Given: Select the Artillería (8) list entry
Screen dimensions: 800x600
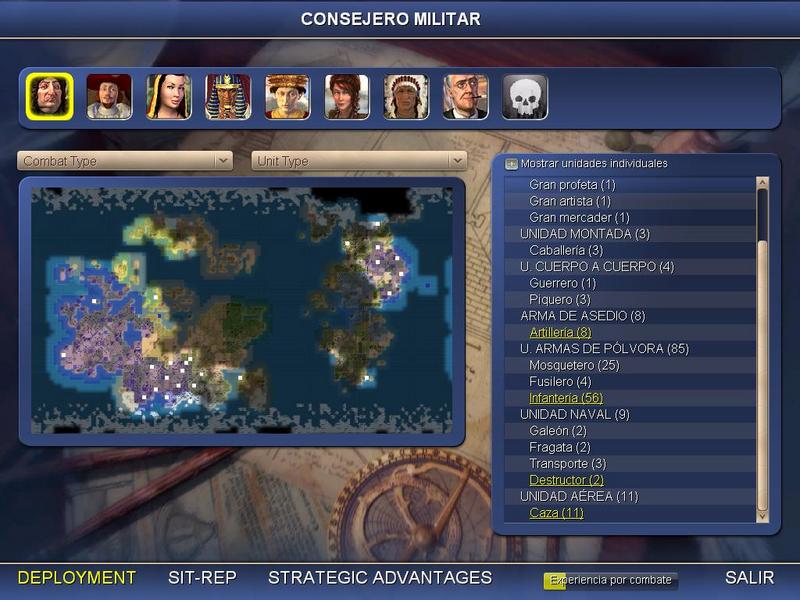Looking at the screenshot, I should click(x=560, y=332).
